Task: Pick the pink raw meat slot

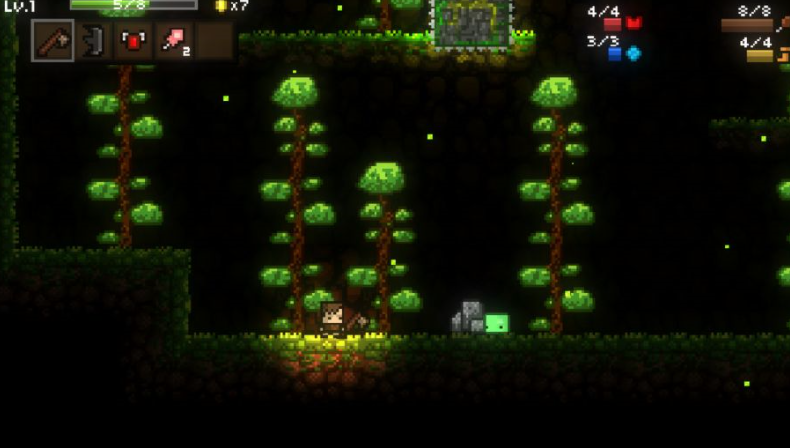Action: (x=175, y=41)
